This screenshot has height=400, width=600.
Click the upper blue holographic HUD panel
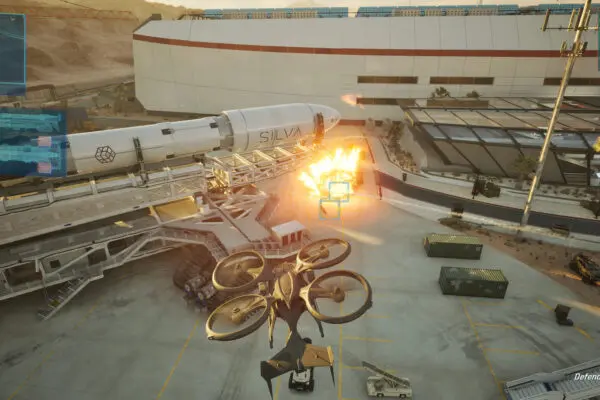(12, 54)
